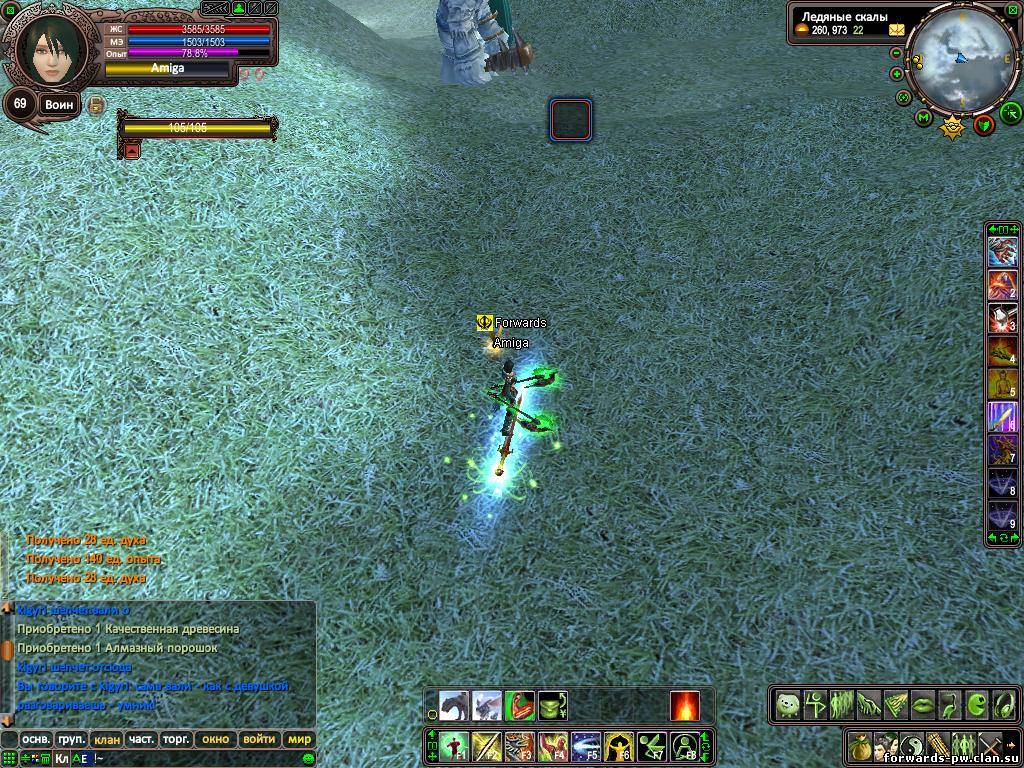Open the yin-yang menu icon
Screen dimensions: 1024x768
912,745
